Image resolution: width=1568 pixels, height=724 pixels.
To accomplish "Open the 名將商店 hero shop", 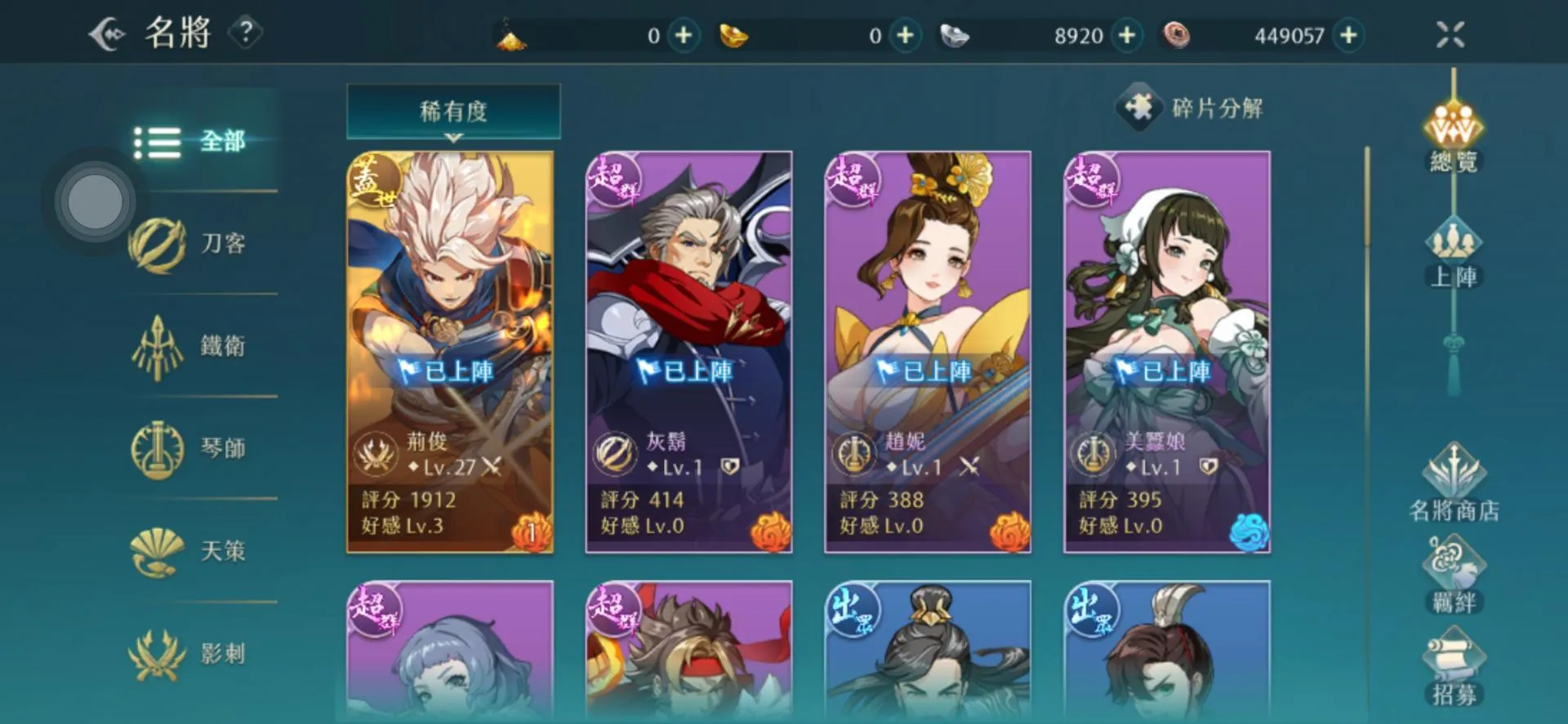I will [1454, 483].
